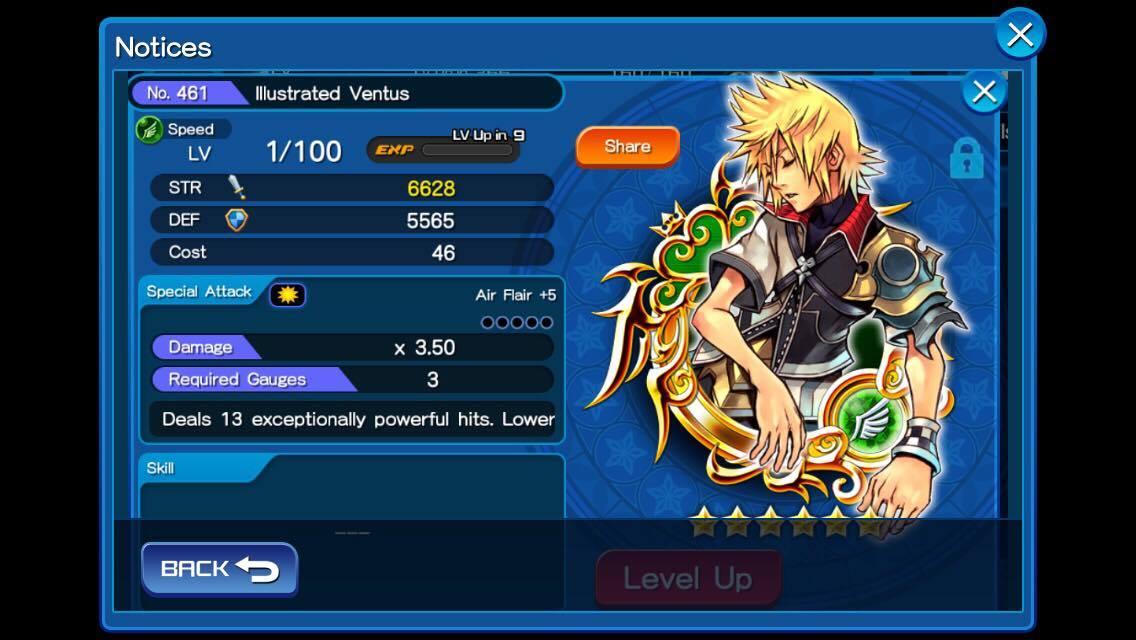Viewport: 1136px width, 640px height.
Task: Tap the Level Up button
Action: [x=688, y=578]
